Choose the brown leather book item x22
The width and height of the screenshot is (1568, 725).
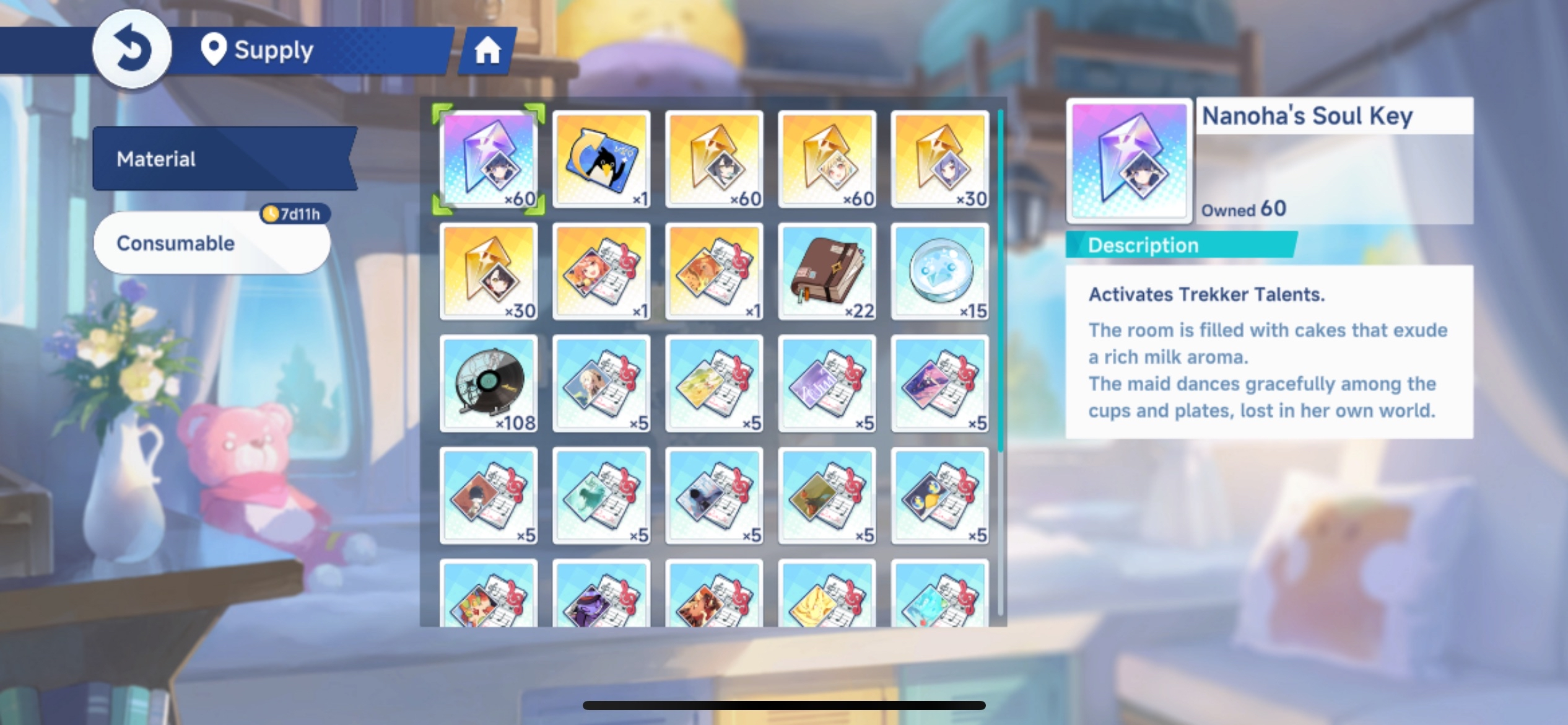click(x=827, y=271)
